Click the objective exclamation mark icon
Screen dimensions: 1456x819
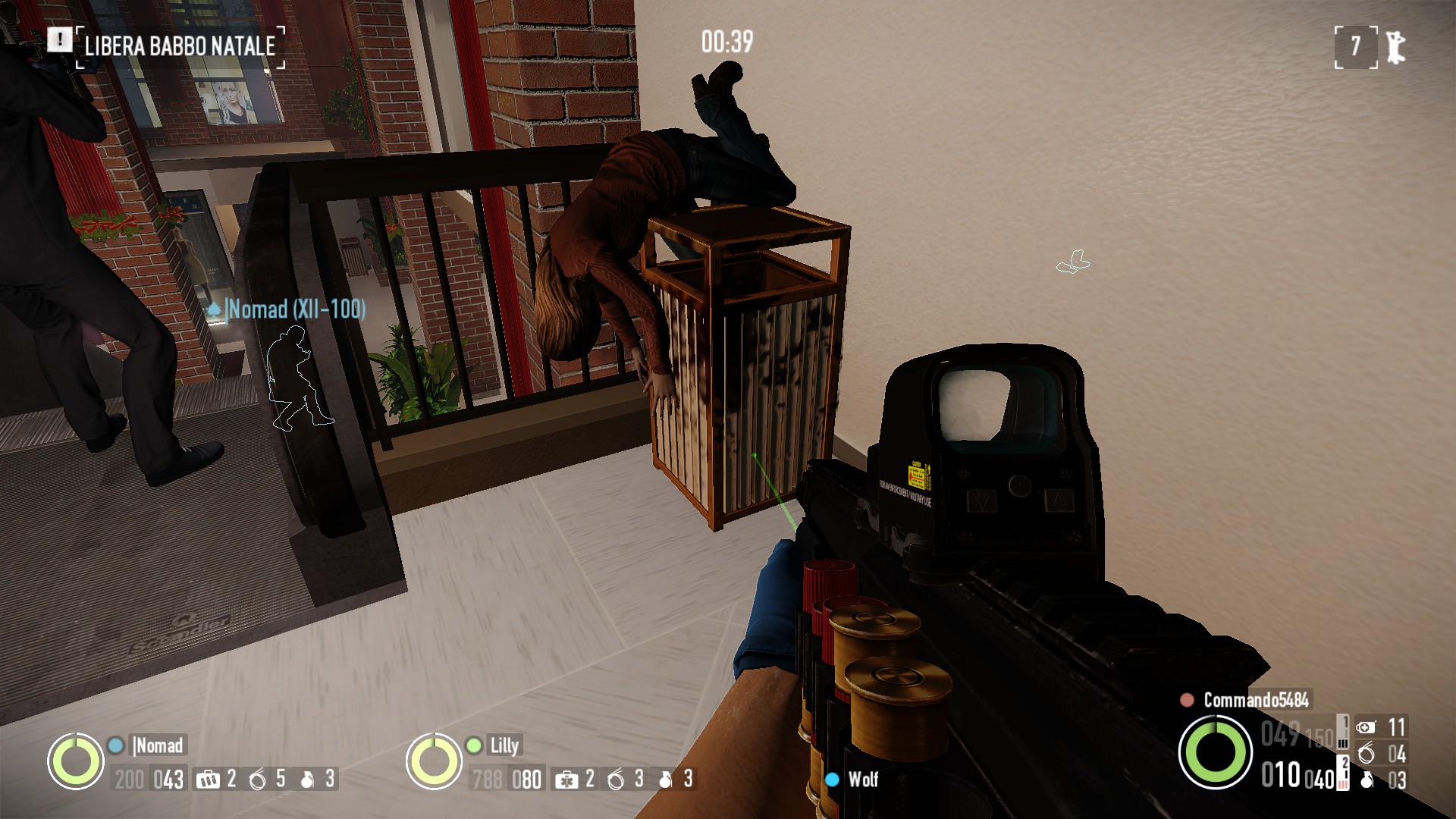point(59,39)
